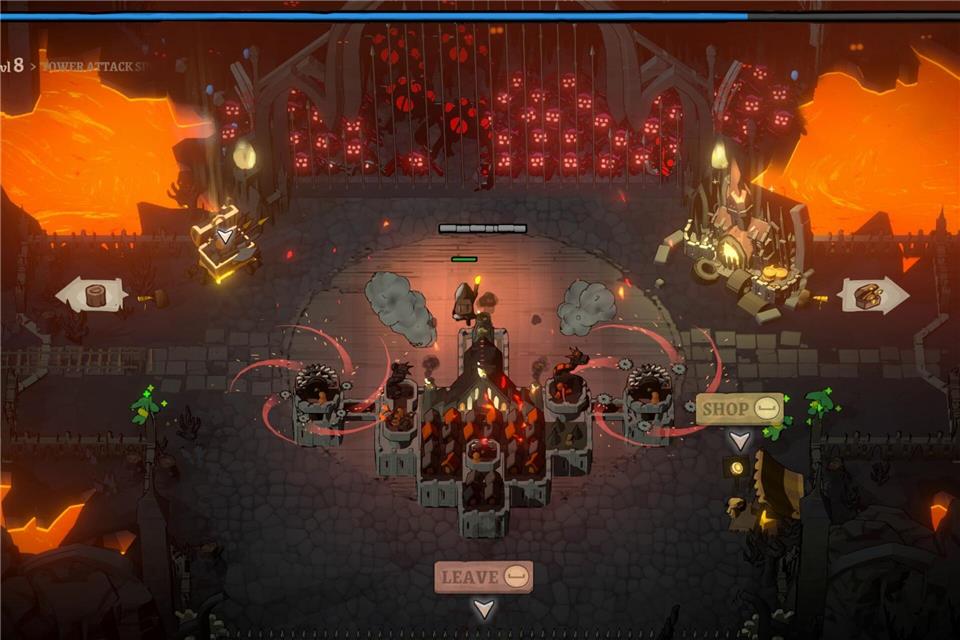Click the LEAVE button
This screenshot has width=960, height=640.
[x=483, y=577]
